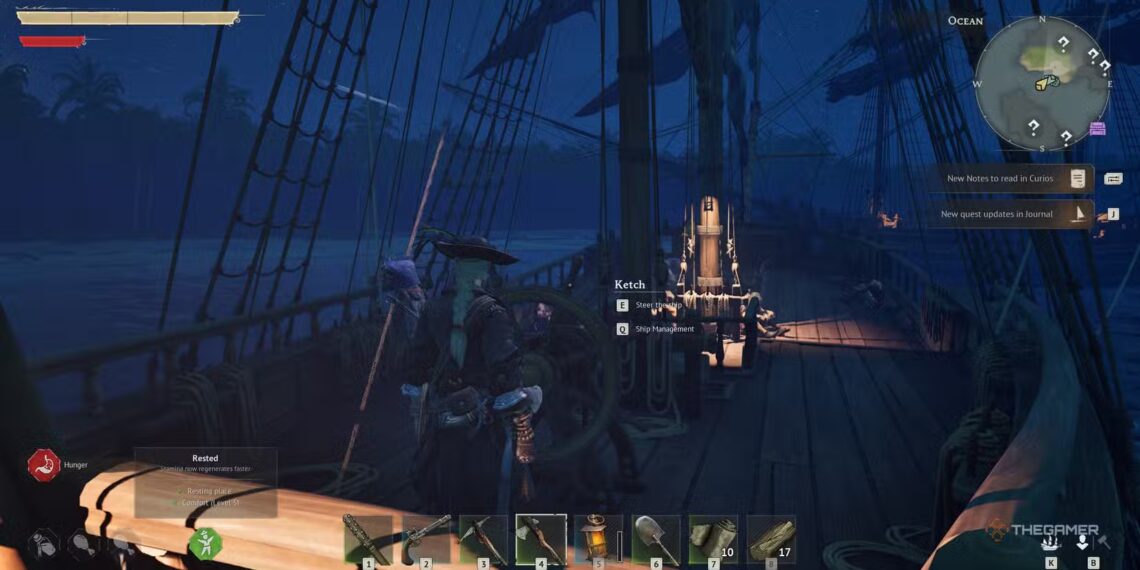Click the green Rested buff icon

click(x=205, y=544)
